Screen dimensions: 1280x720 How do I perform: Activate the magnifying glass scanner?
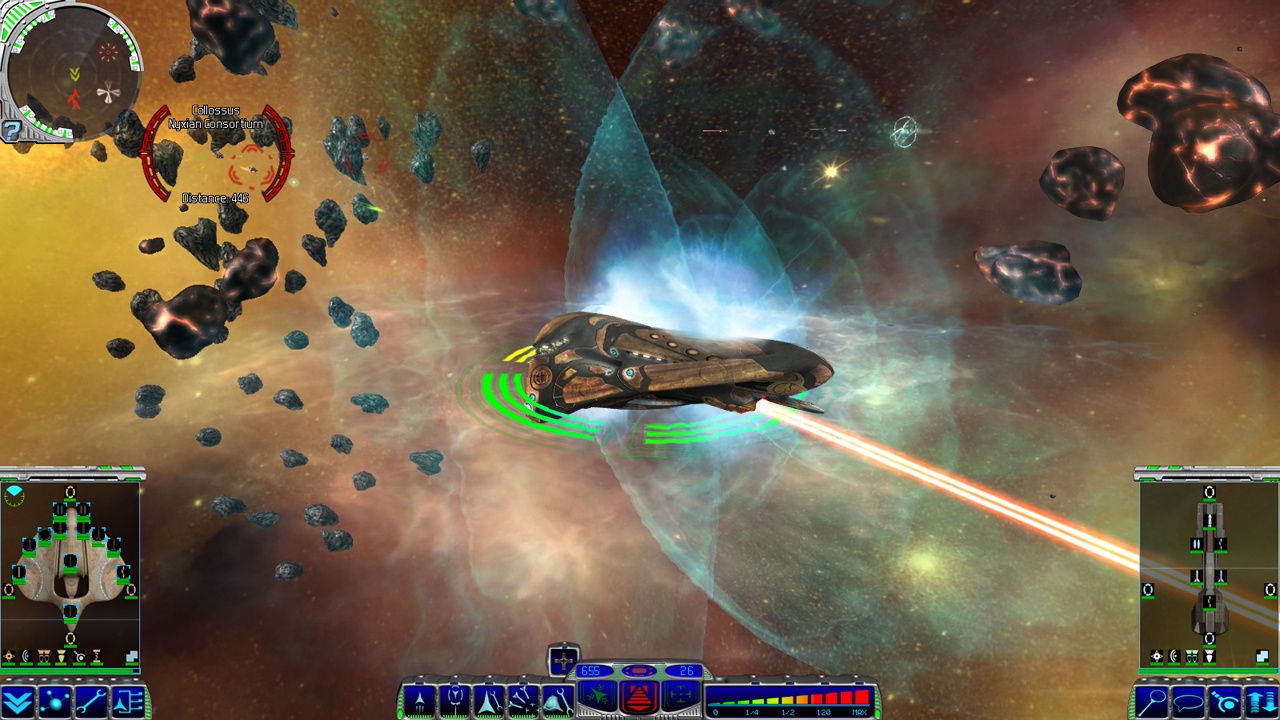1152,701
